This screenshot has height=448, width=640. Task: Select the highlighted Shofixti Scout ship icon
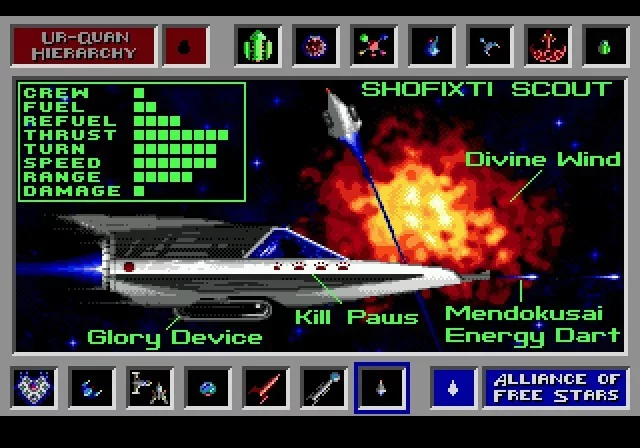382,386
